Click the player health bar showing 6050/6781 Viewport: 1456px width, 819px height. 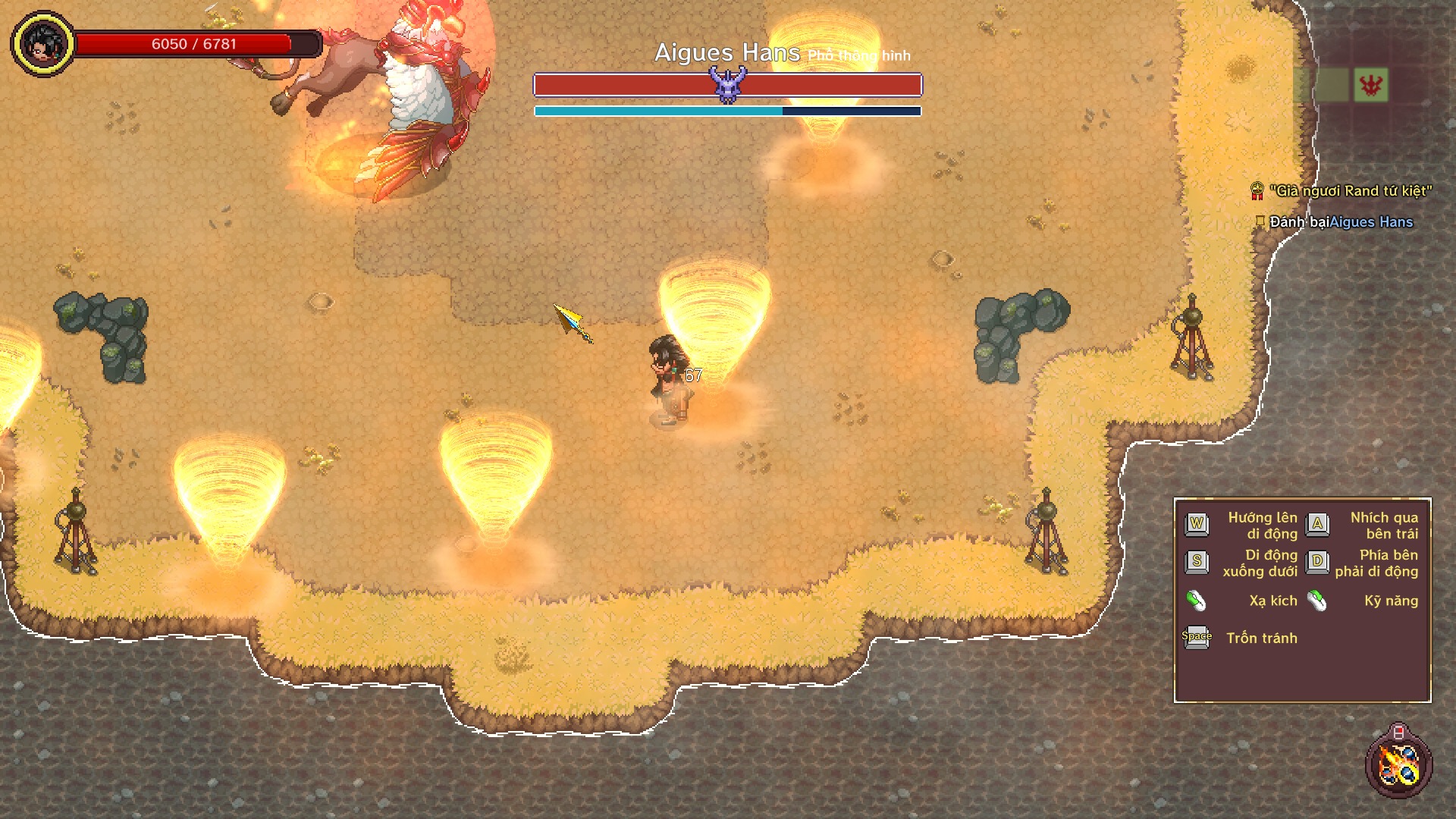[193, 44]
